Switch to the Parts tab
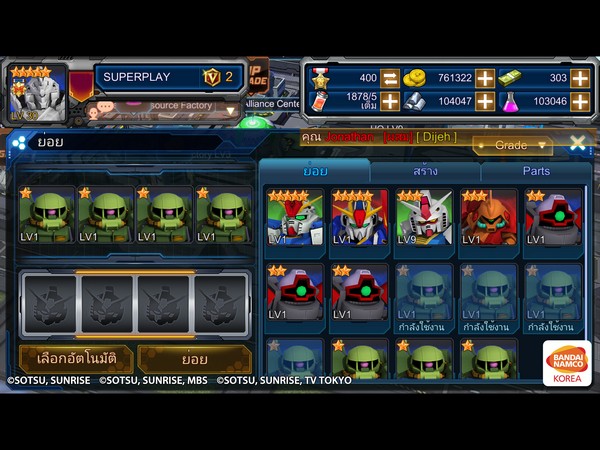Screen dimensions: 600x450 pyautogui.click(x=536, y=171)
